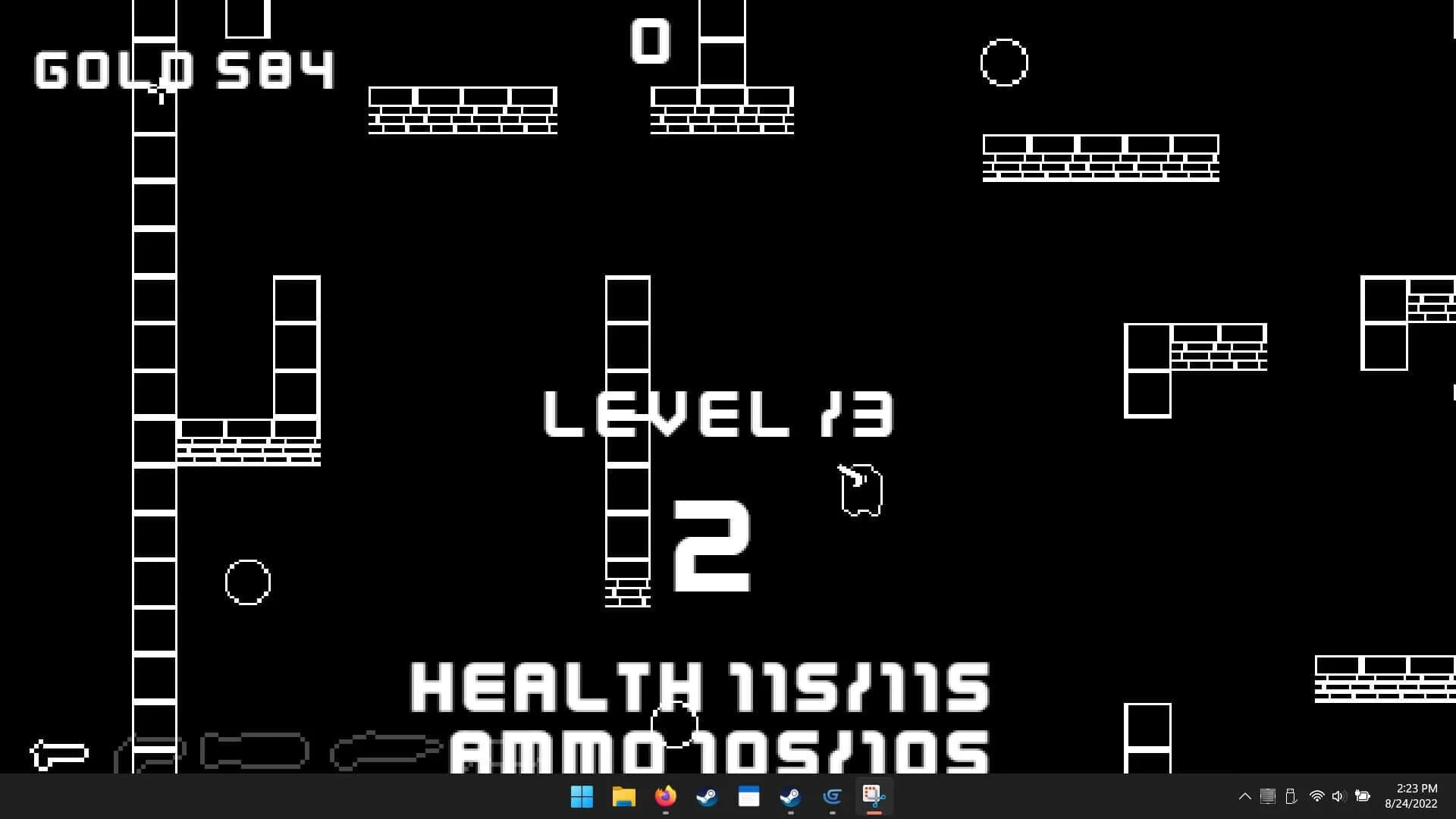Open the calendar by clicking the clock
The image size is (1456, 819).
point(1410,796)
